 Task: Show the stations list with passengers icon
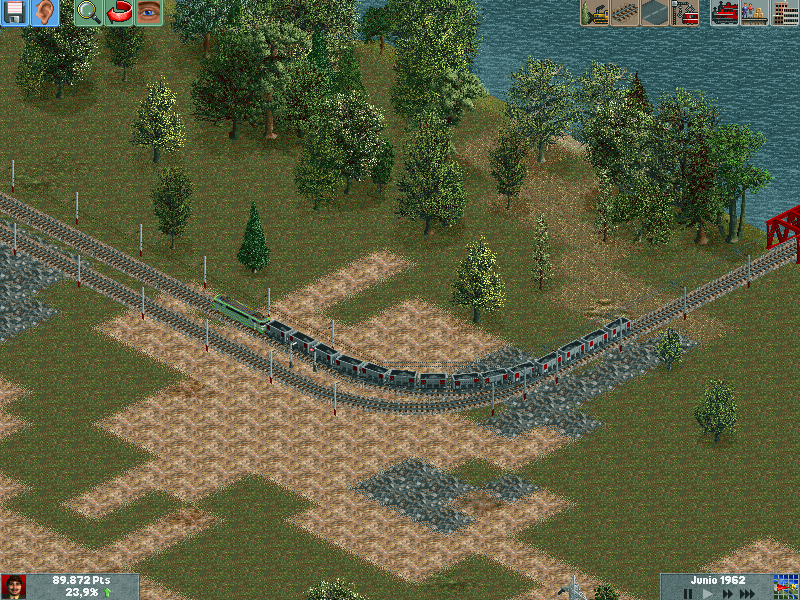755,13
